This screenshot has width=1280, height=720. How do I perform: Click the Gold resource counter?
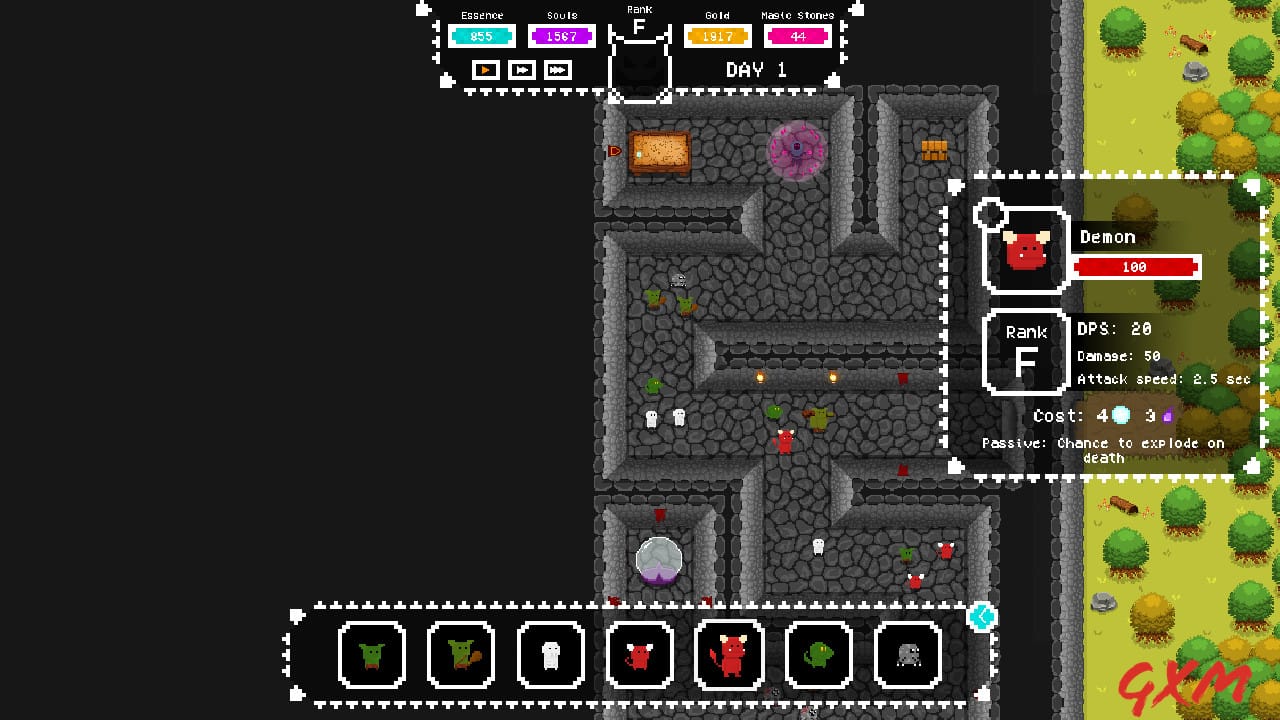tap(717, 35)
